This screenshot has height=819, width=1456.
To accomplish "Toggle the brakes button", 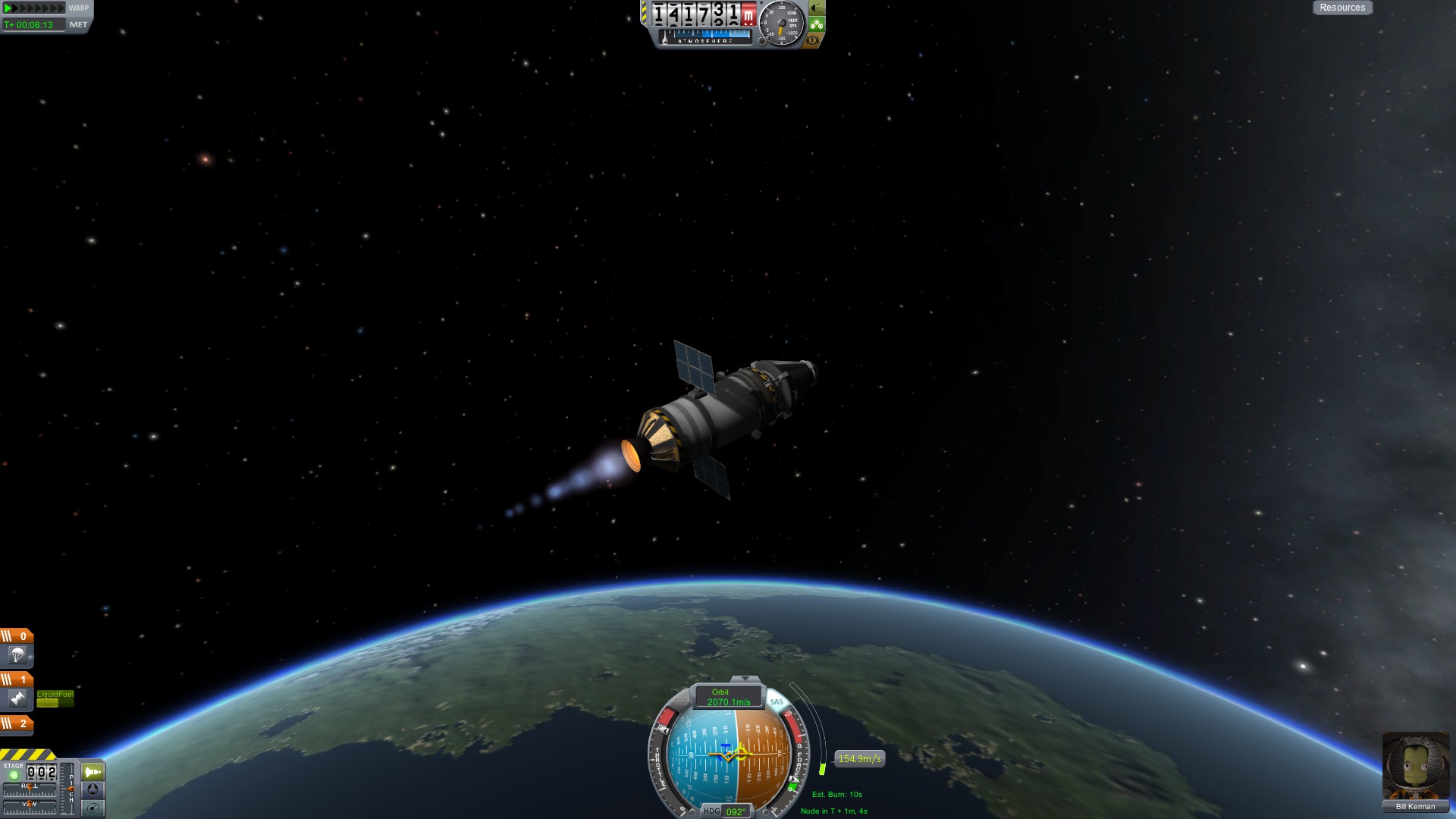I will [x=813, y=40].
